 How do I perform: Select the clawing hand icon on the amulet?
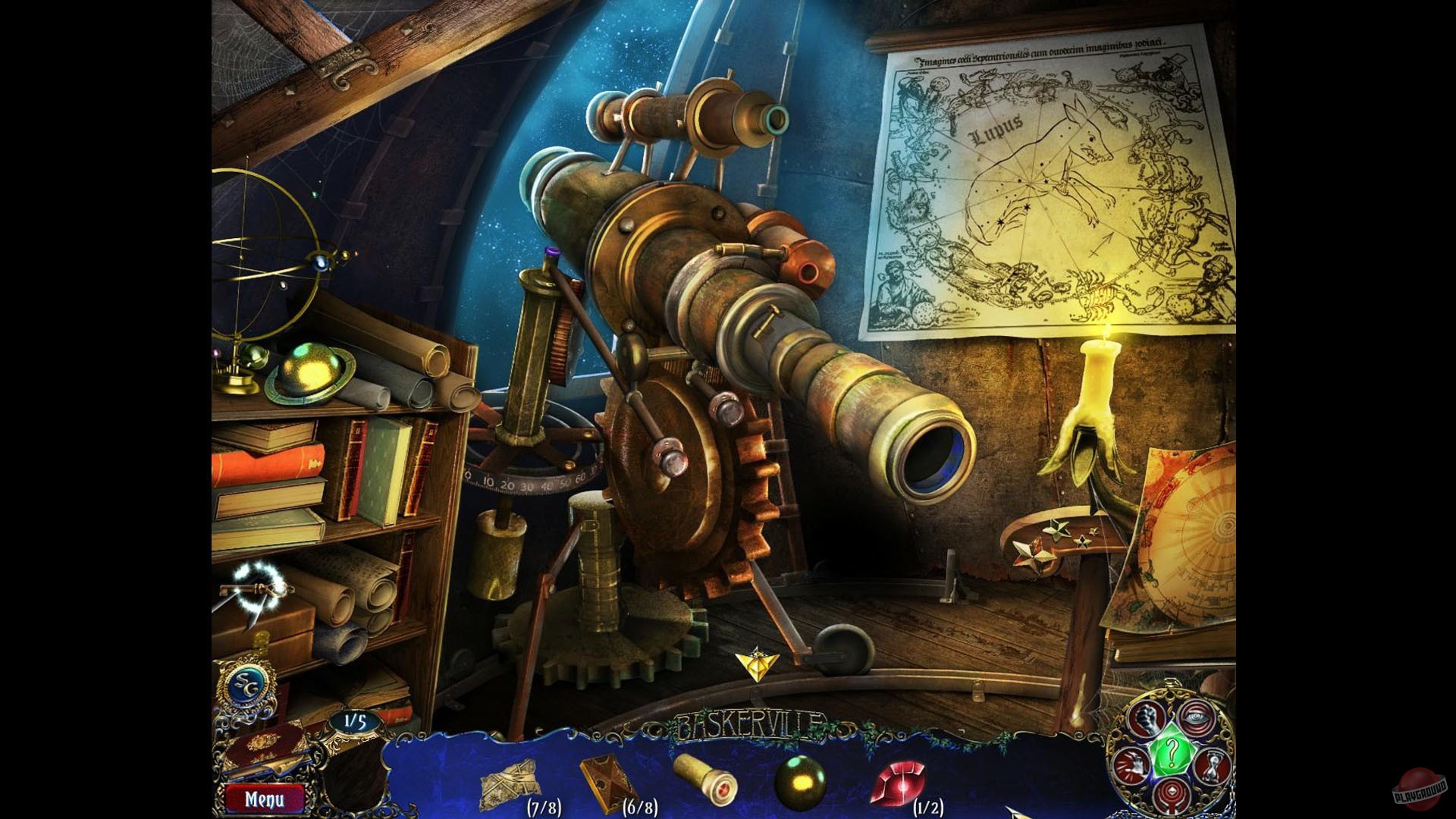pyautogui.click(x=1133, y=764)
